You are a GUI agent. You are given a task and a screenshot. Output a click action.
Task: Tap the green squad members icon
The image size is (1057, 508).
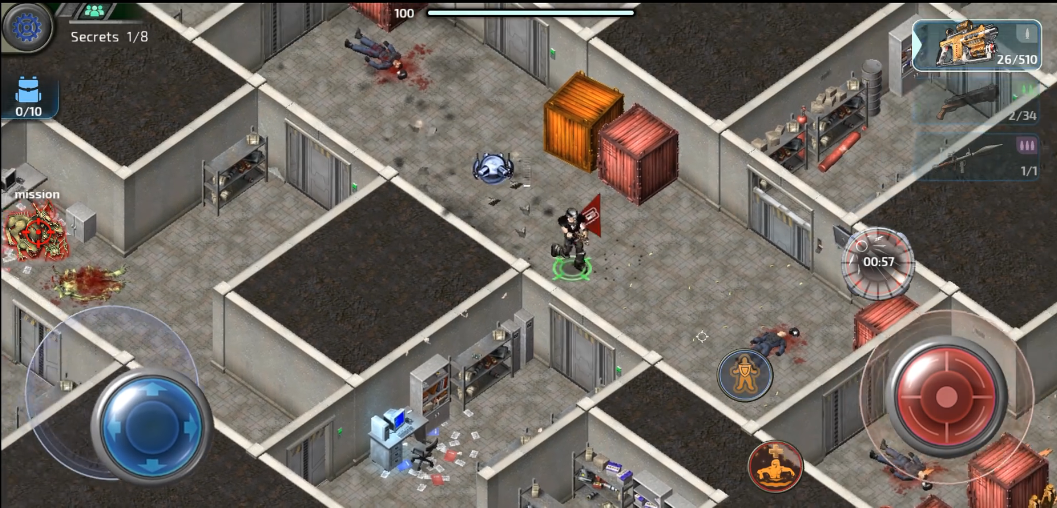pos(95,11)
